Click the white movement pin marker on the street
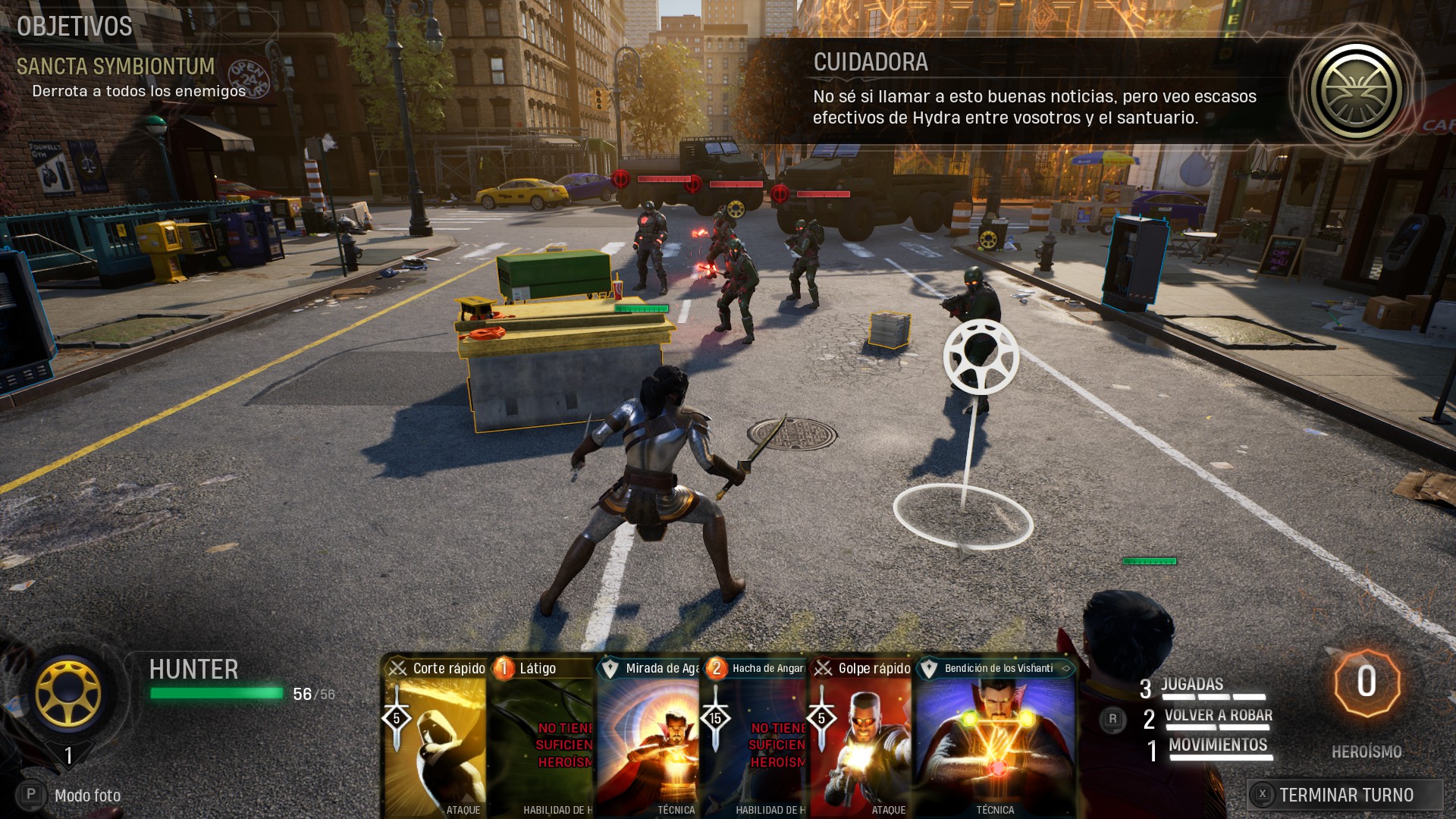Image resolution: width=1456 pixels, height=819 pixels. 981,356
